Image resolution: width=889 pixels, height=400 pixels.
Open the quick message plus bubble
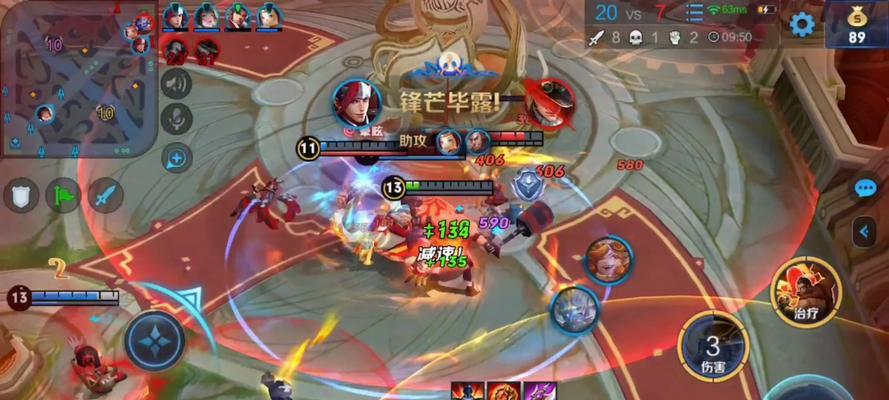176,156
